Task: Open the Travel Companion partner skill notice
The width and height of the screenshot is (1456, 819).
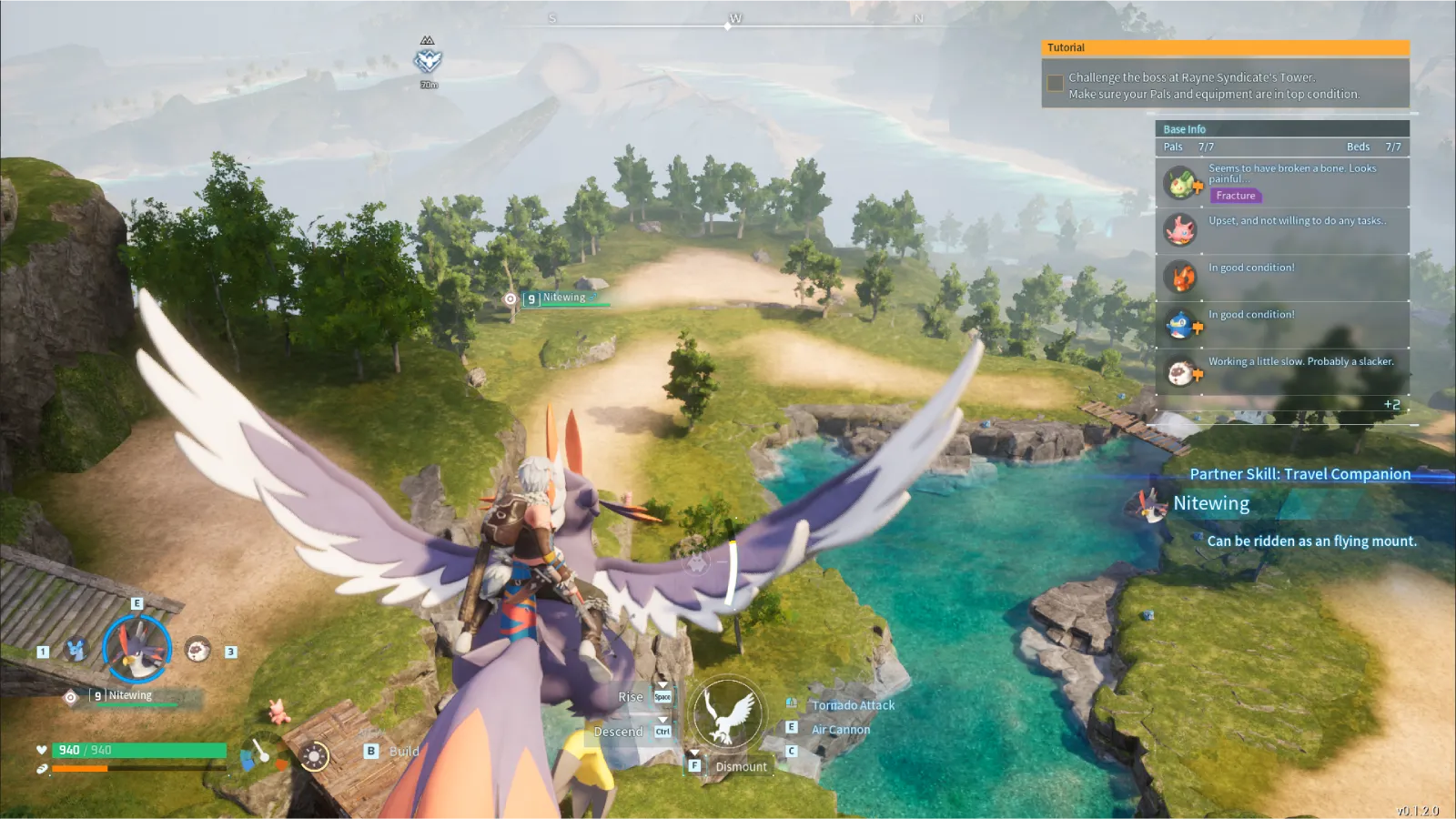Action: pyautogui.click(x=1299, y=474)
